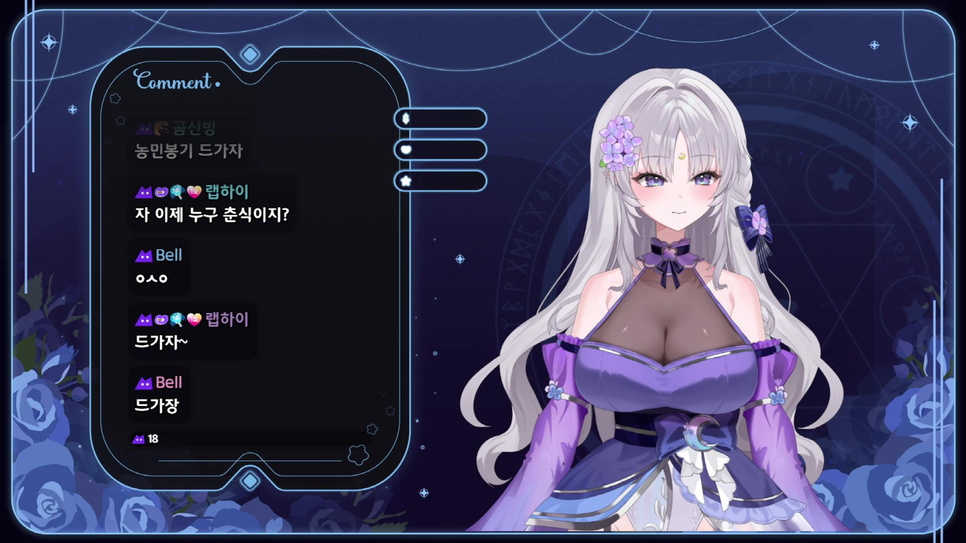
Task: Select the dollar sign donation bar
Action: (440, 119)
